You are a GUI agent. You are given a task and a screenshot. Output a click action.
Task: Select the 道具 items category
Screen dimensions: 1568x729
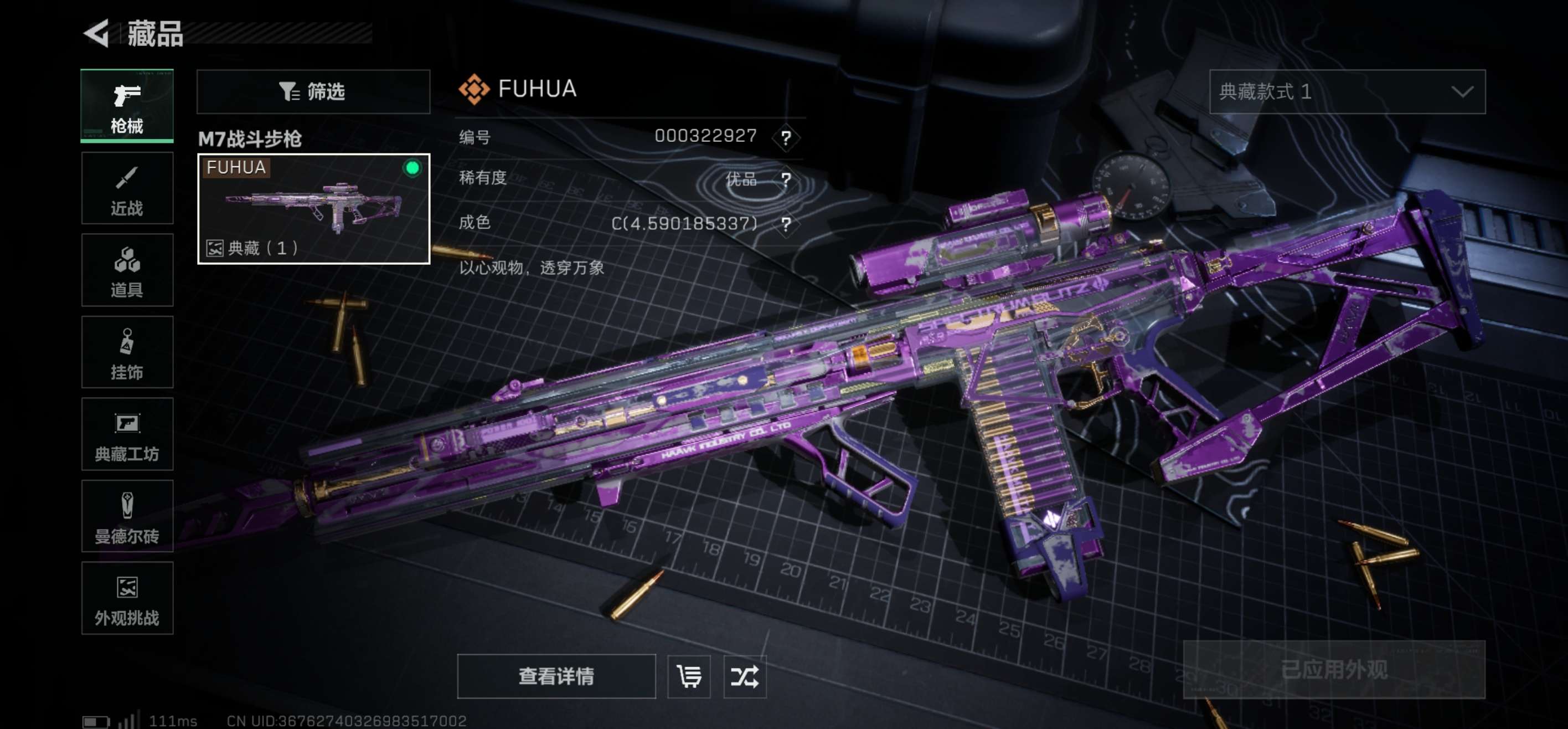pyautogui.click(x=127, y=270)
